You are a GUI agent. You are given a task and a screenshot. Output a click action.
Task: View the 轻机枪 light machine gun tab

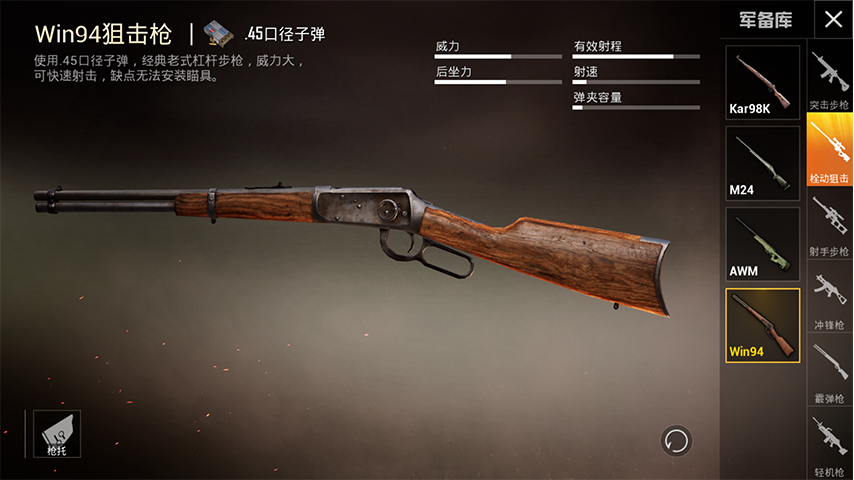(829, 446)
